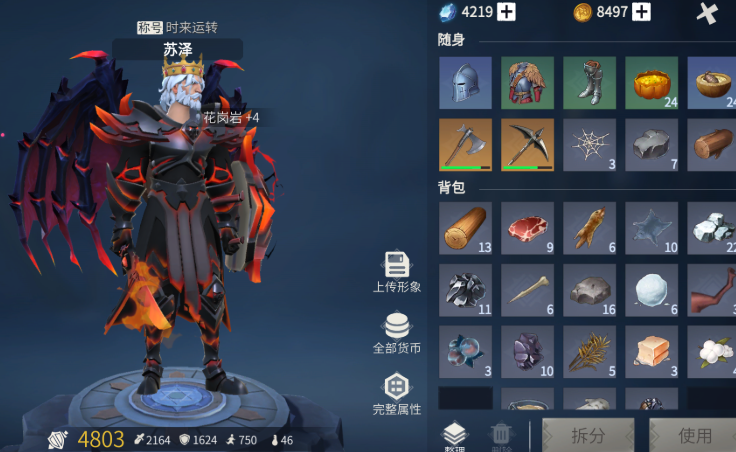
Task: Open 上传形象 upload appearance
Action: [x=397, y=272]
